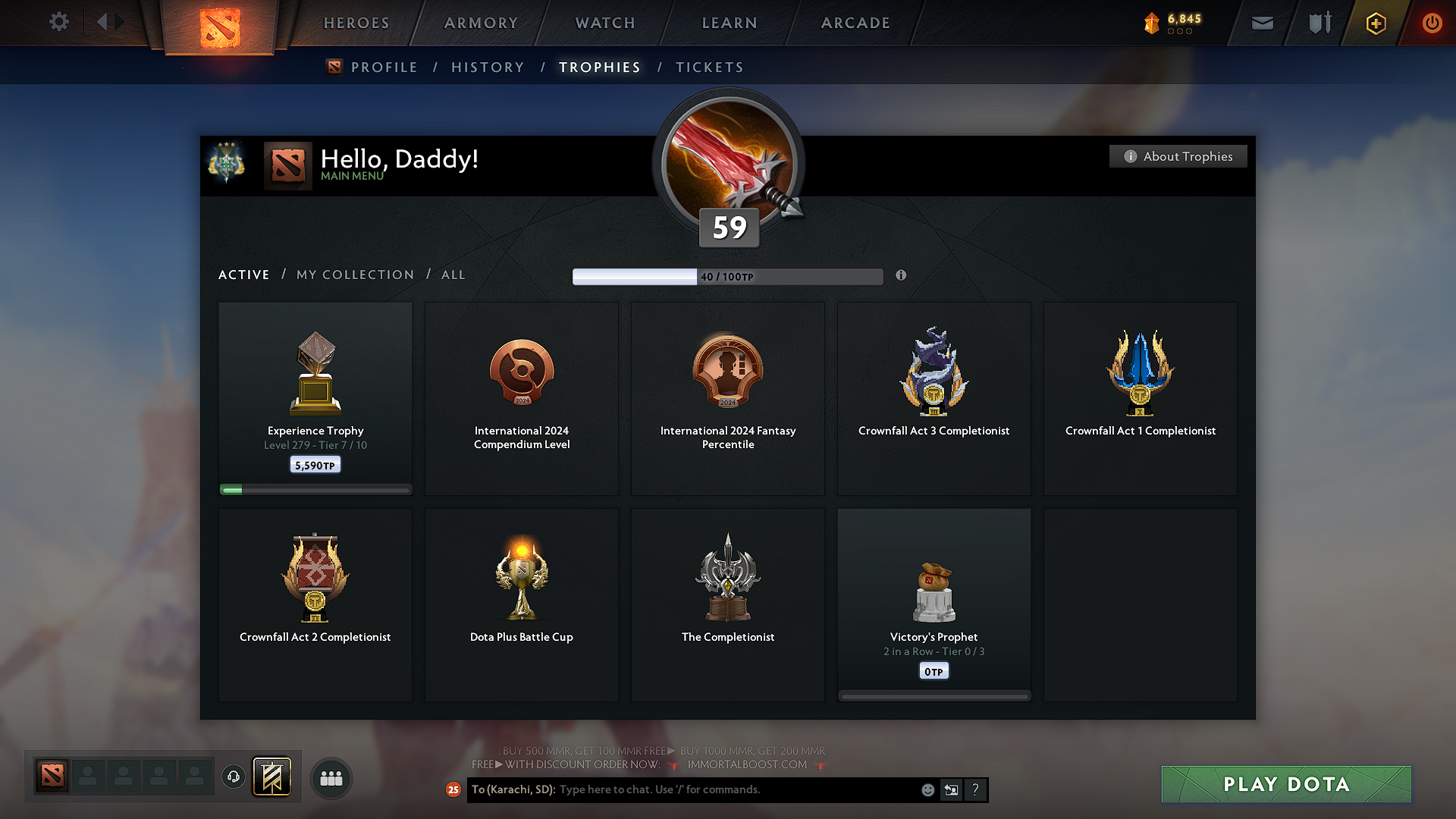1456x819 pixels.
Task: Click the PLAY DOTA button
Action: coord(1286,784)
